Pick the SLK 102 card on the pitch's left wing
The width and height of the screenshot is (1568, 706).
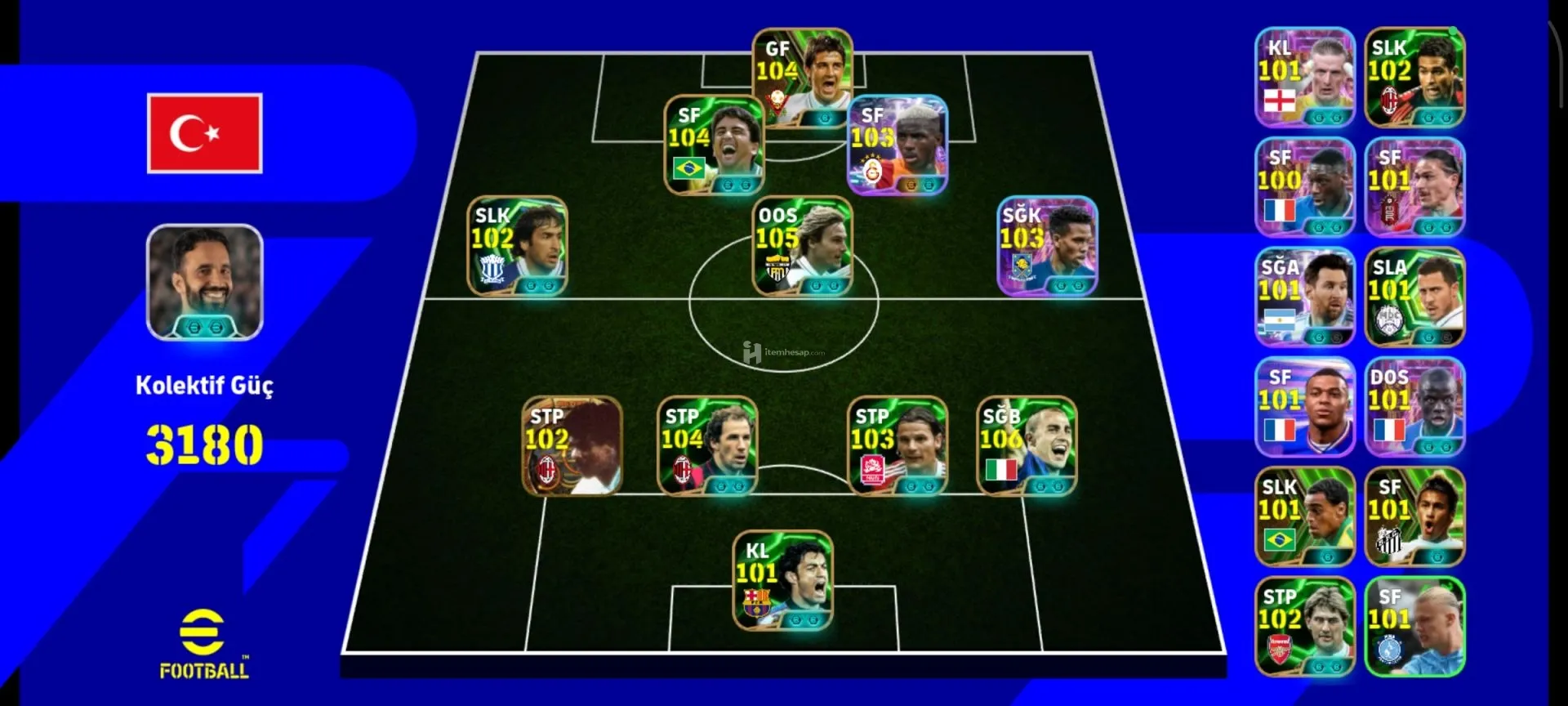click(517, 245)
